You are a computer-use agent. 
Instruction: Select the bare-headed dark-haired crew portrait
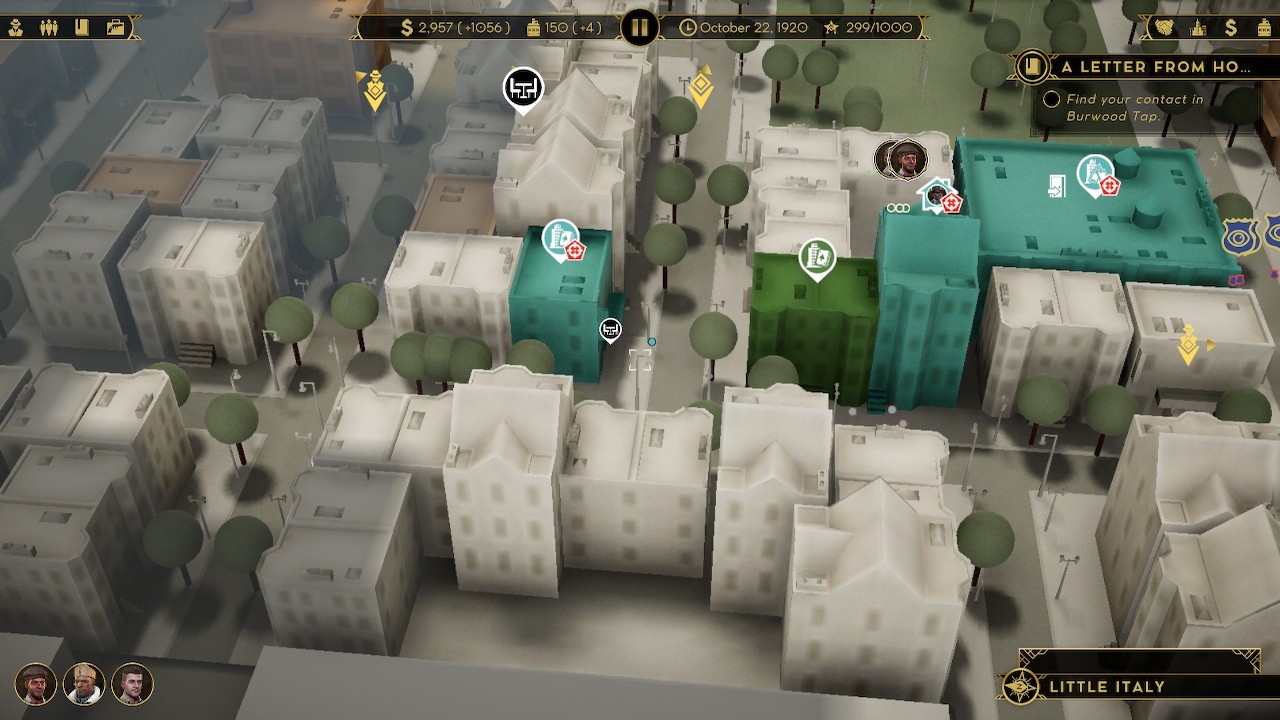click(132, 684)
